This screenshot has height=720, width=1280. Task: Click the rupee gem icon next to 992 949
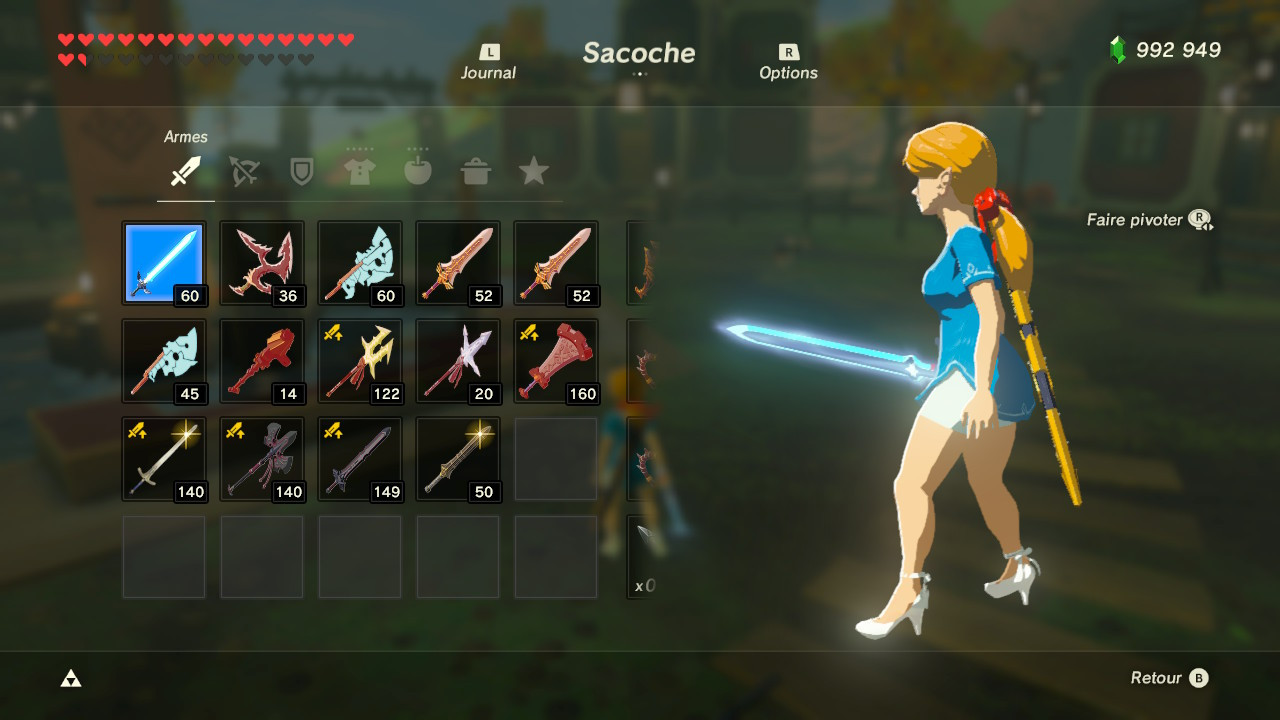(x=1117, y=47)
